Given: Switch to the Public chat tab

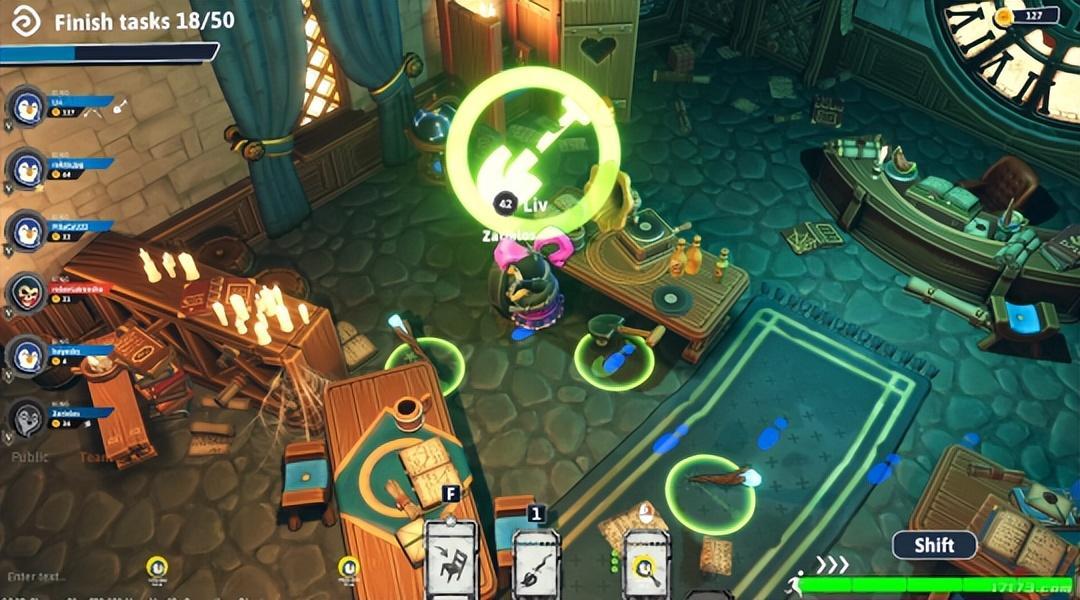Looking at the screenshot, I should pos(30,457).
